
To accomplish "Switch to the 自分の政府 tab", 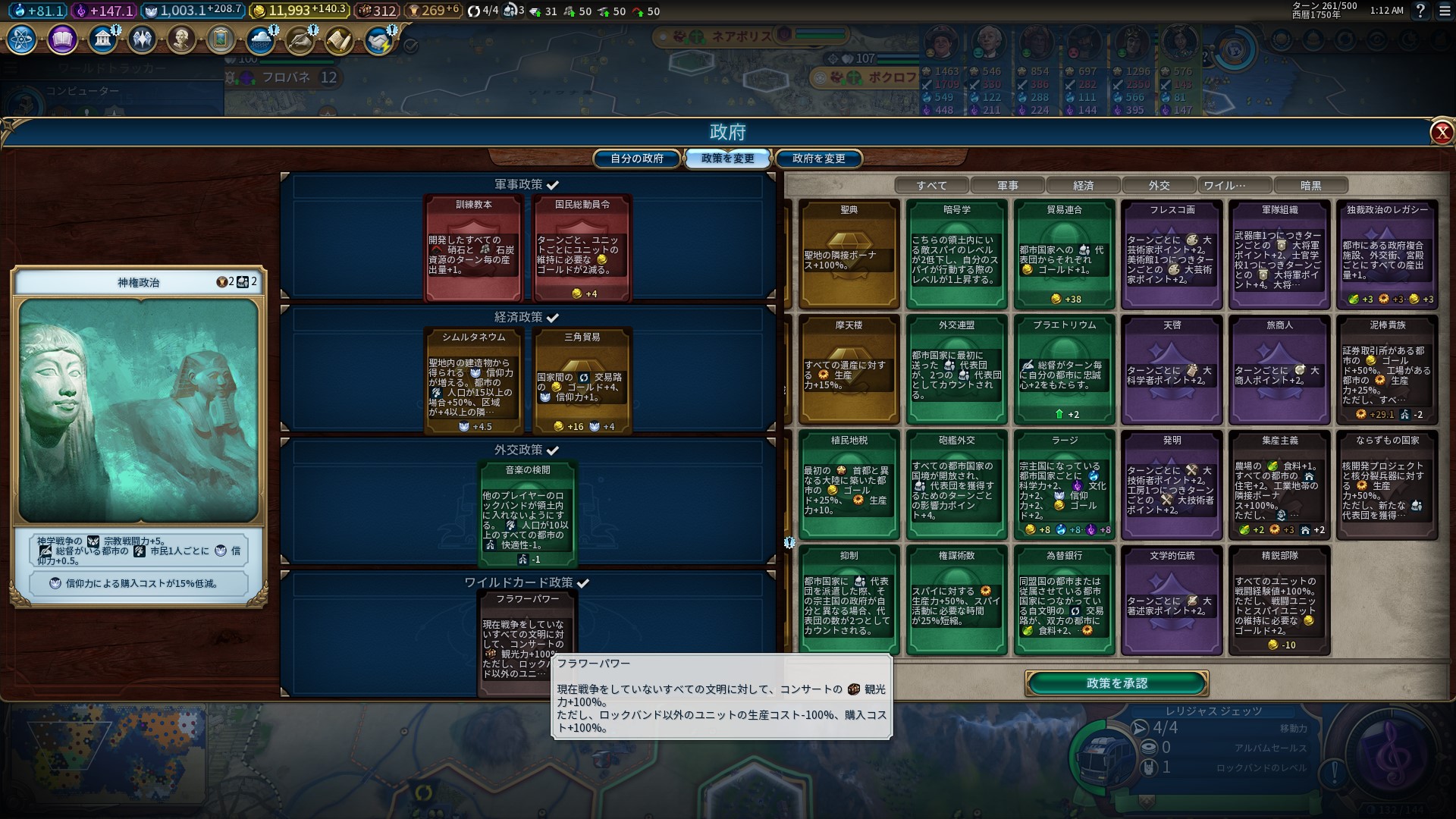I will (637, 158).
